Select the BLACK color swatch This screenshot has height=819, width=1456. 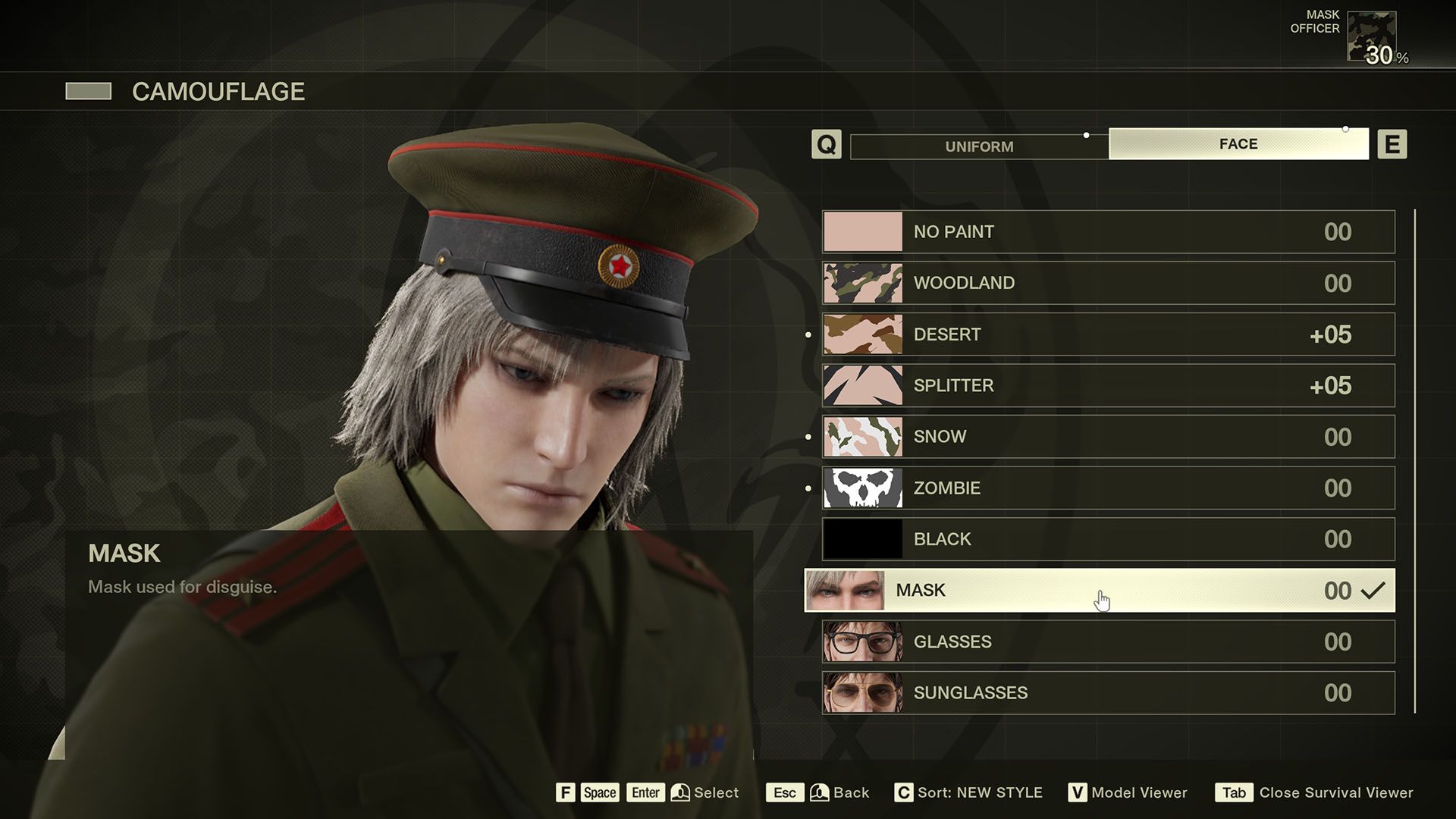click(x=861, y=538)
